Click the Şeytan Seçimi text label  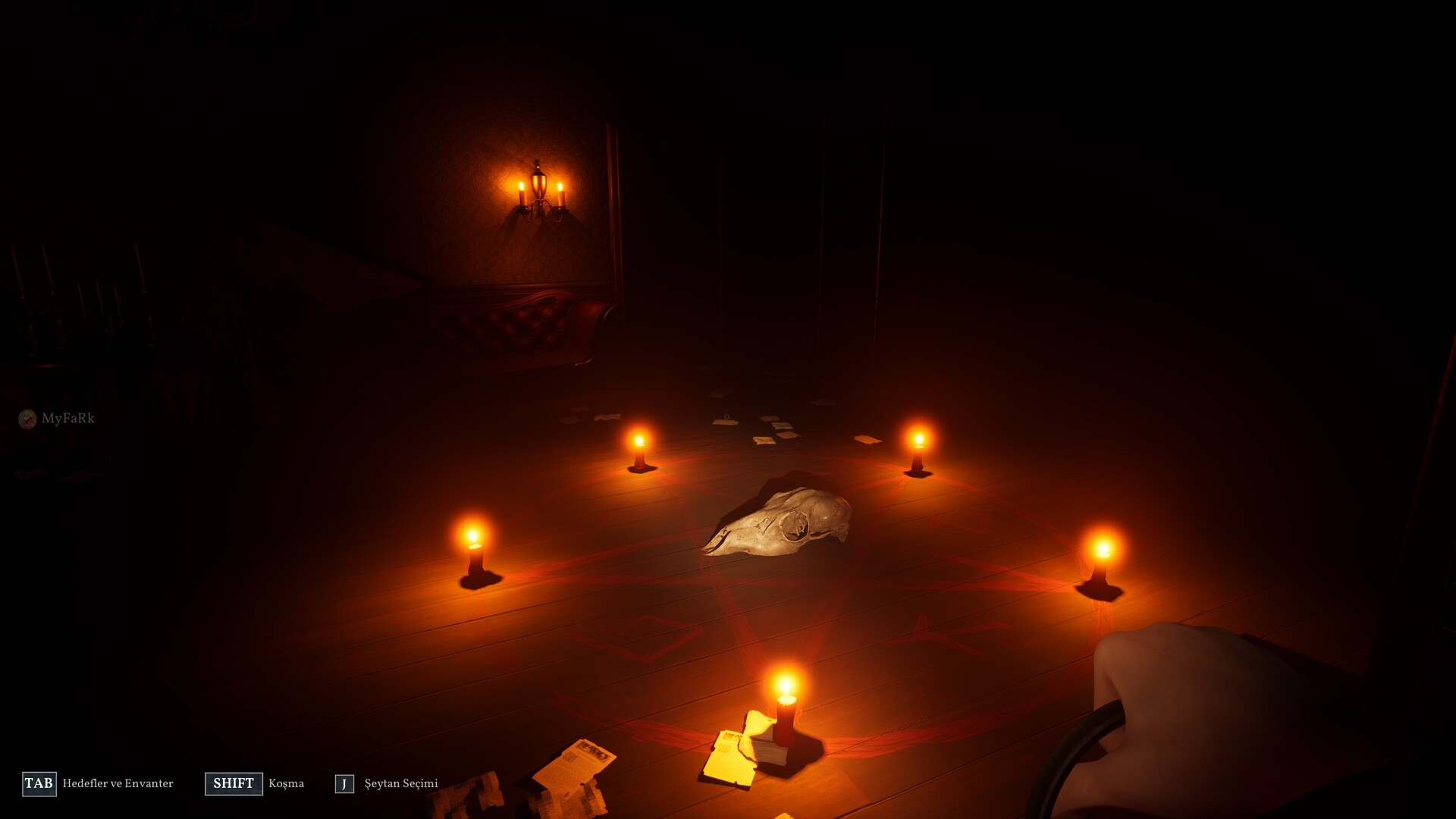click(400, 785)
